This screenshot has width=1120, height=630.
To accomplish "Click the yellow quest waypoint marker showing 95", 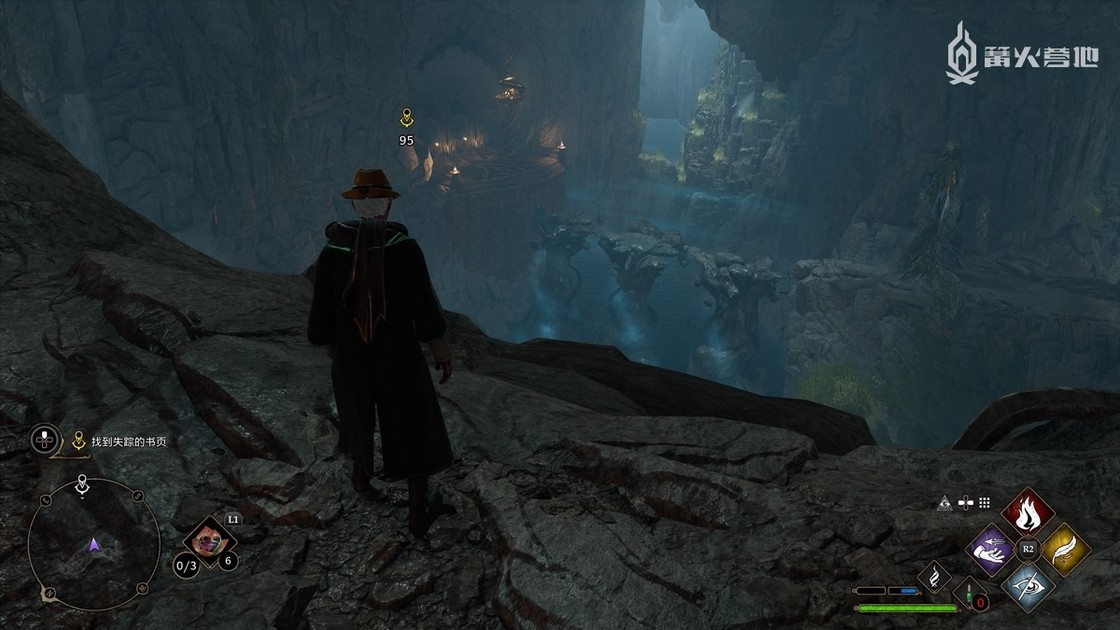I will (406, 119).
